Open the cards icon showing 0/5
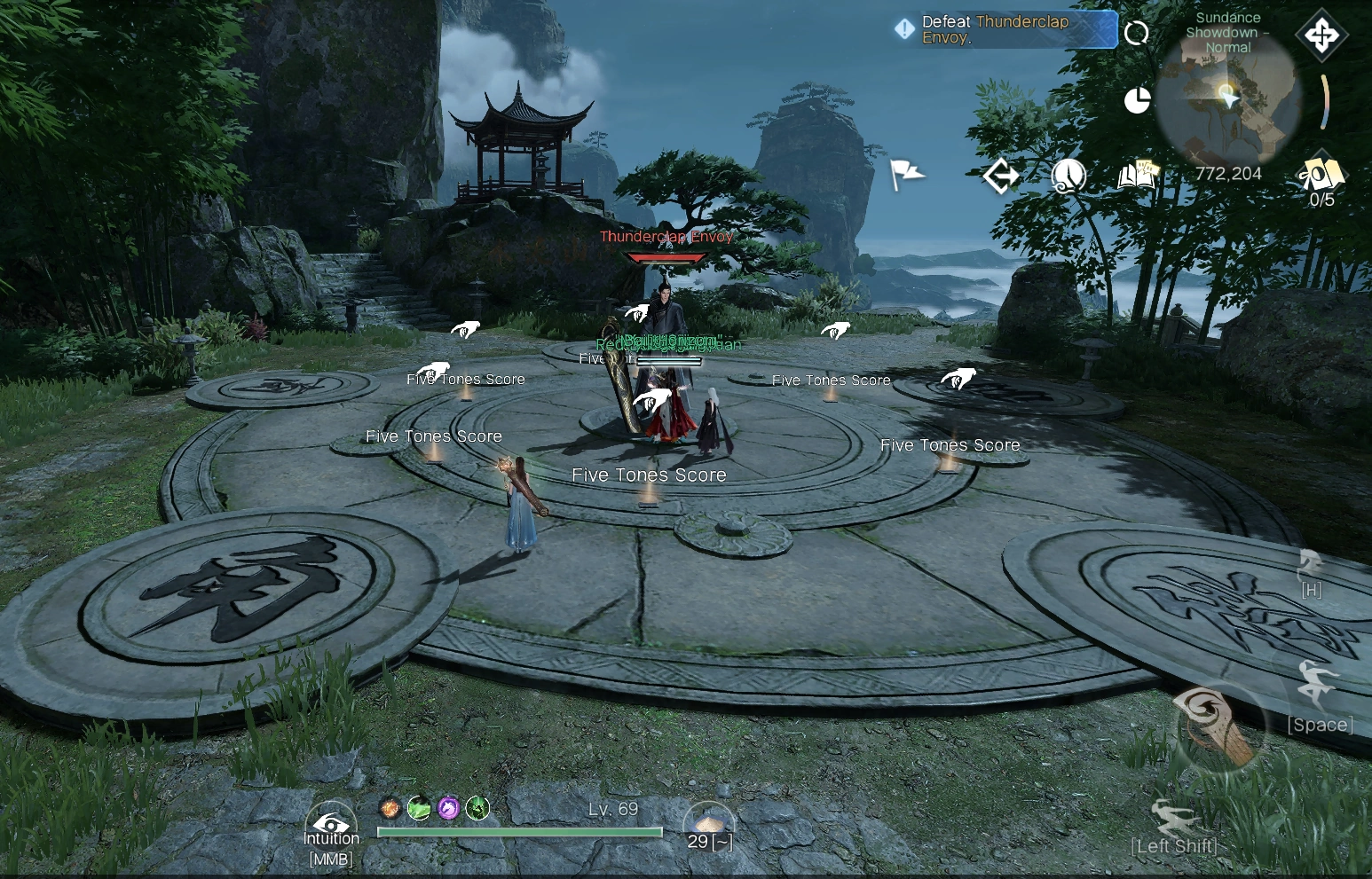1372x879 pixels. [x=1321, y=175]
